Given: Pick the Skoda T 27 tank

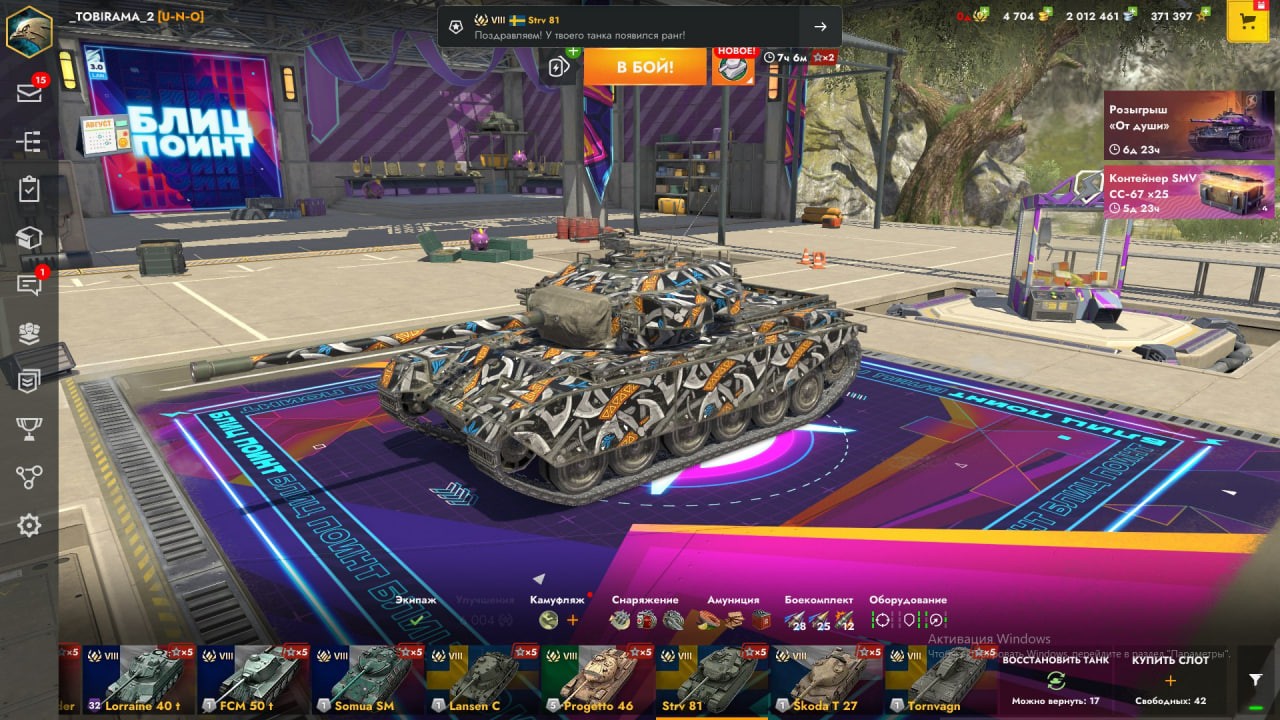Looking at the screenshot, I should (826, 679).
